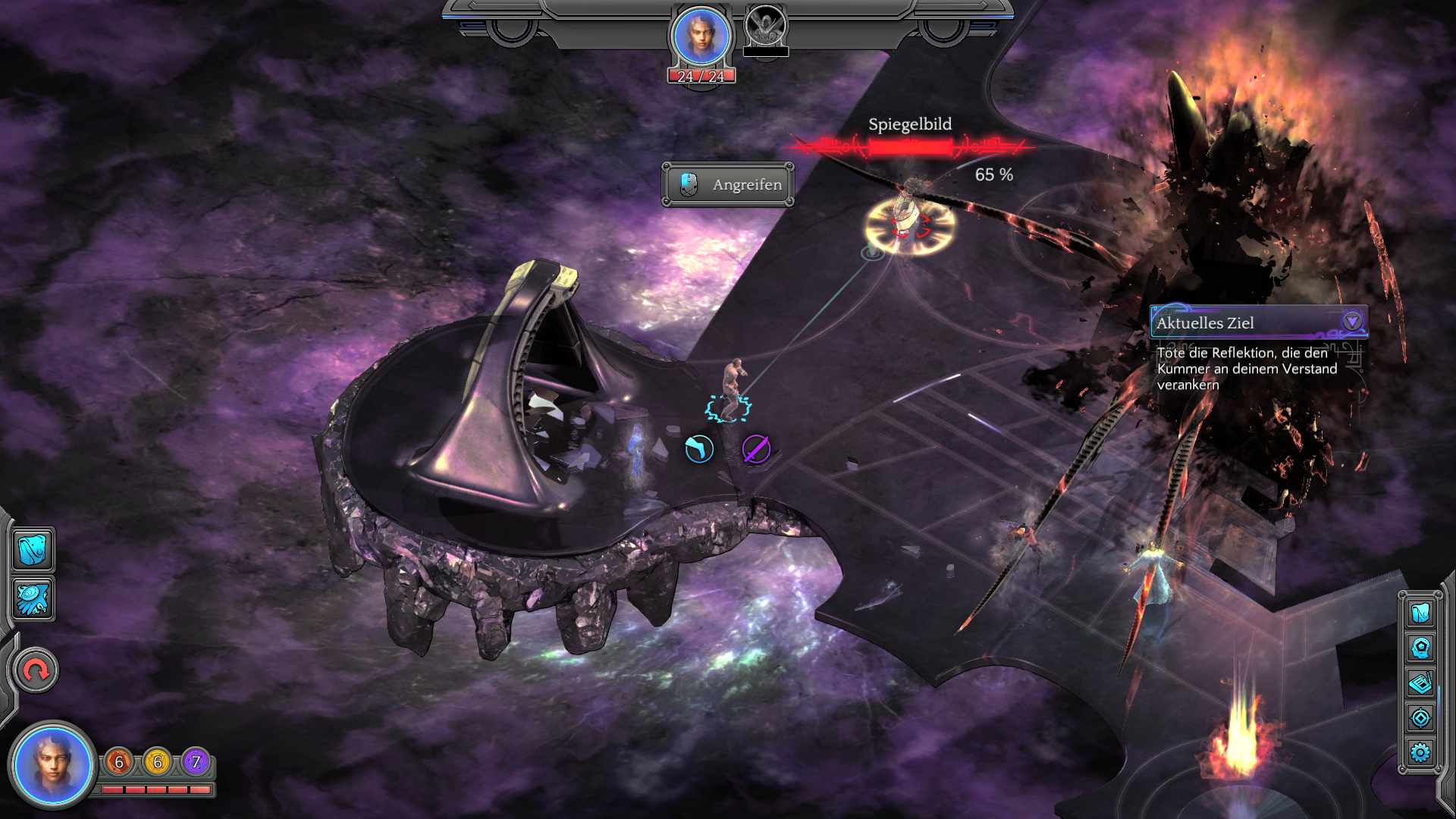The image size is (1456, 819).
Task: Activate the swirling glove ability icon
Action: (x=33, y=599)
